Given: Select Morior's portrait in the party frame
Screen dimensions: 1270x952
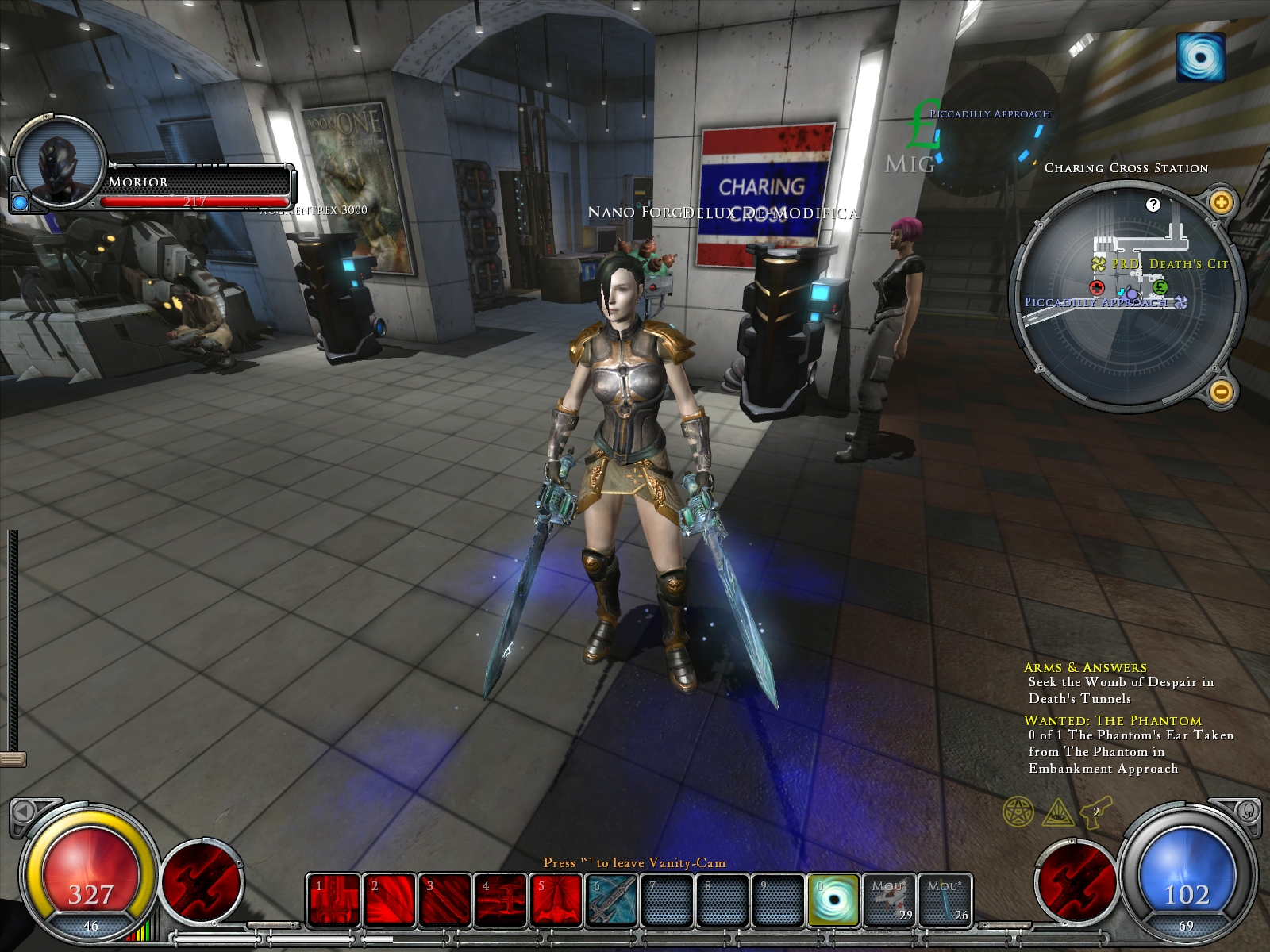Looking at the screenshot, I should point(60,167).
